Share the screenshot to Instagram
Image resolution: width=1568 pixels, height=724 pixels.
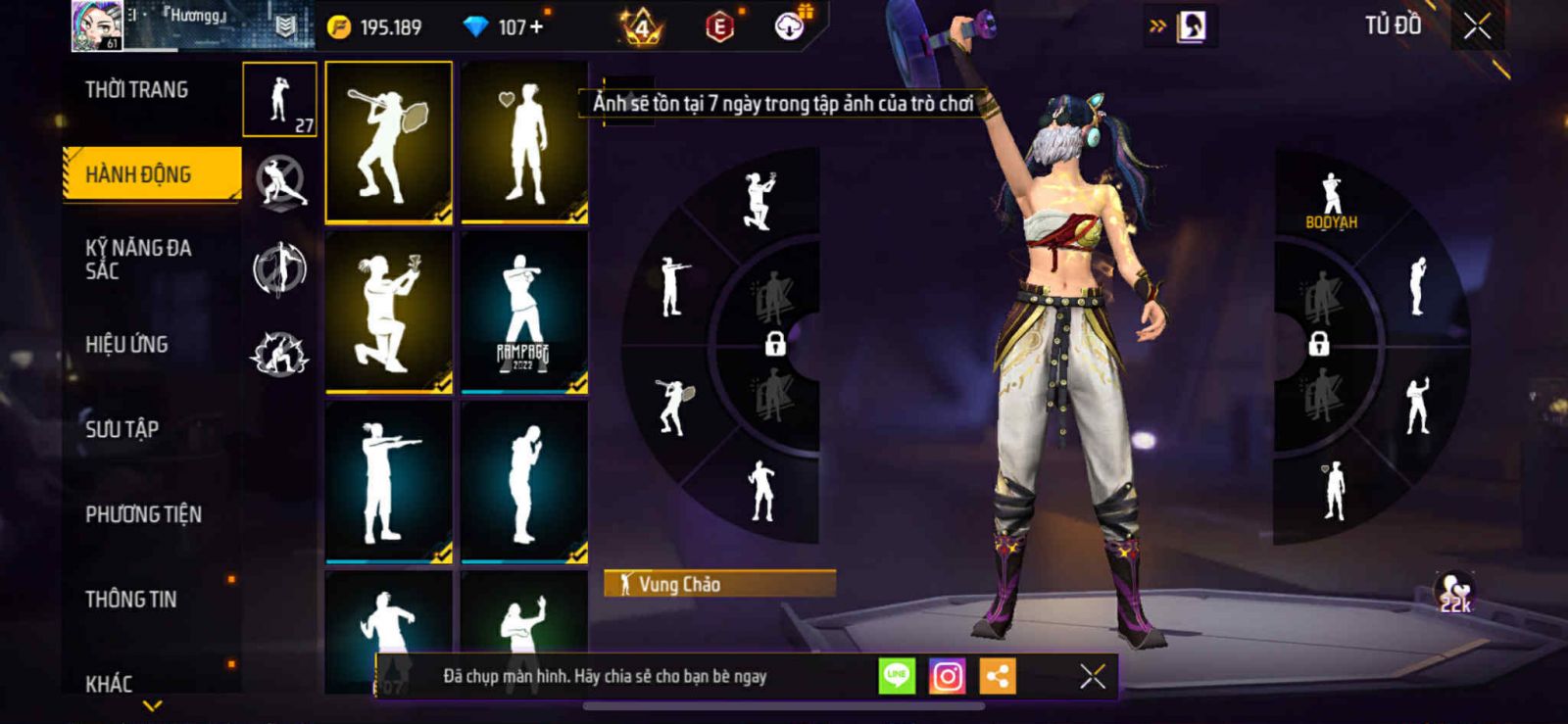[x=947, y=676]
